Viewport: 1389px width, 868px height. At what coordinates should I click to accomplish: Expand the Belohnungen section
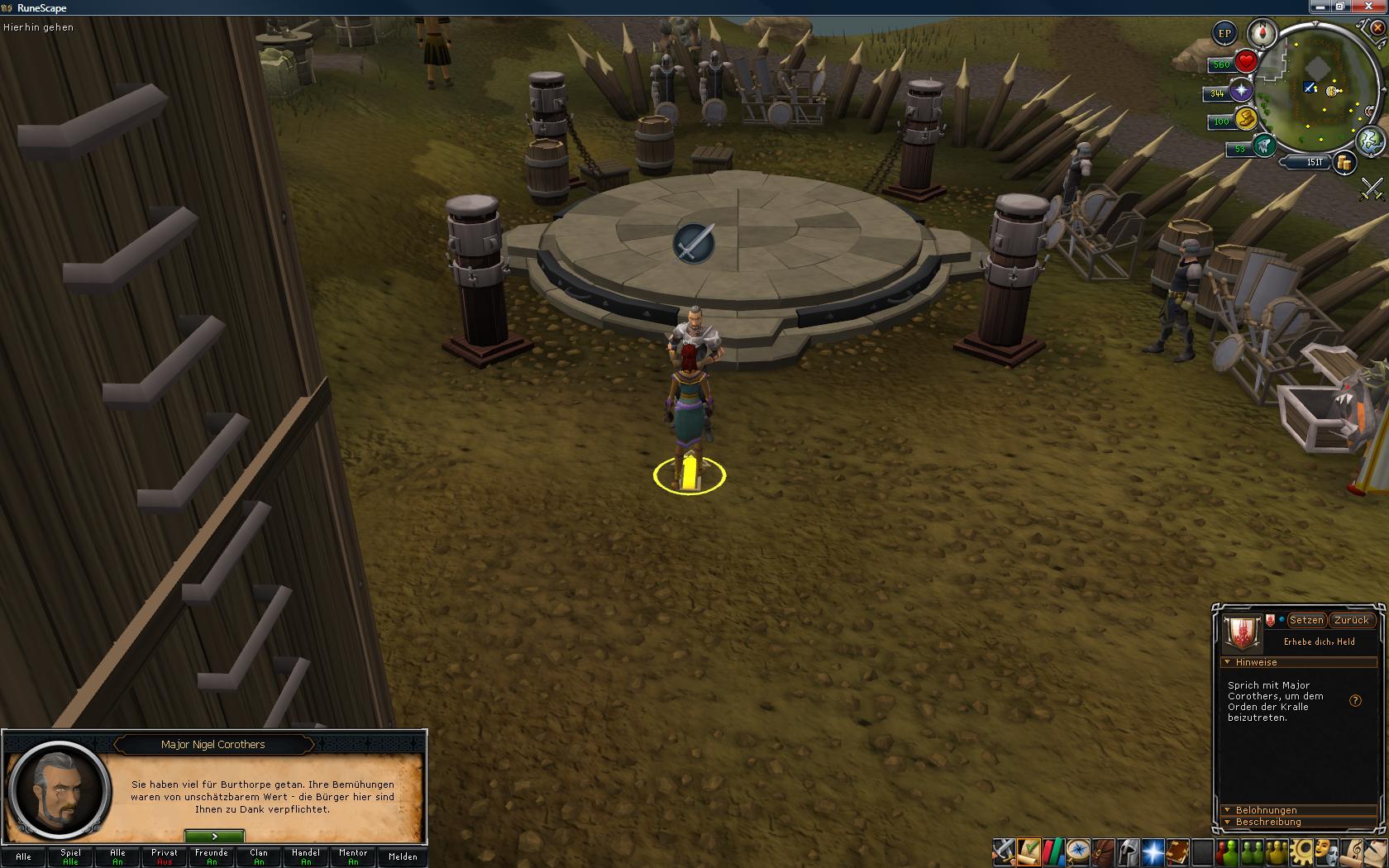pyautogui.click(x=1265, y=810)
